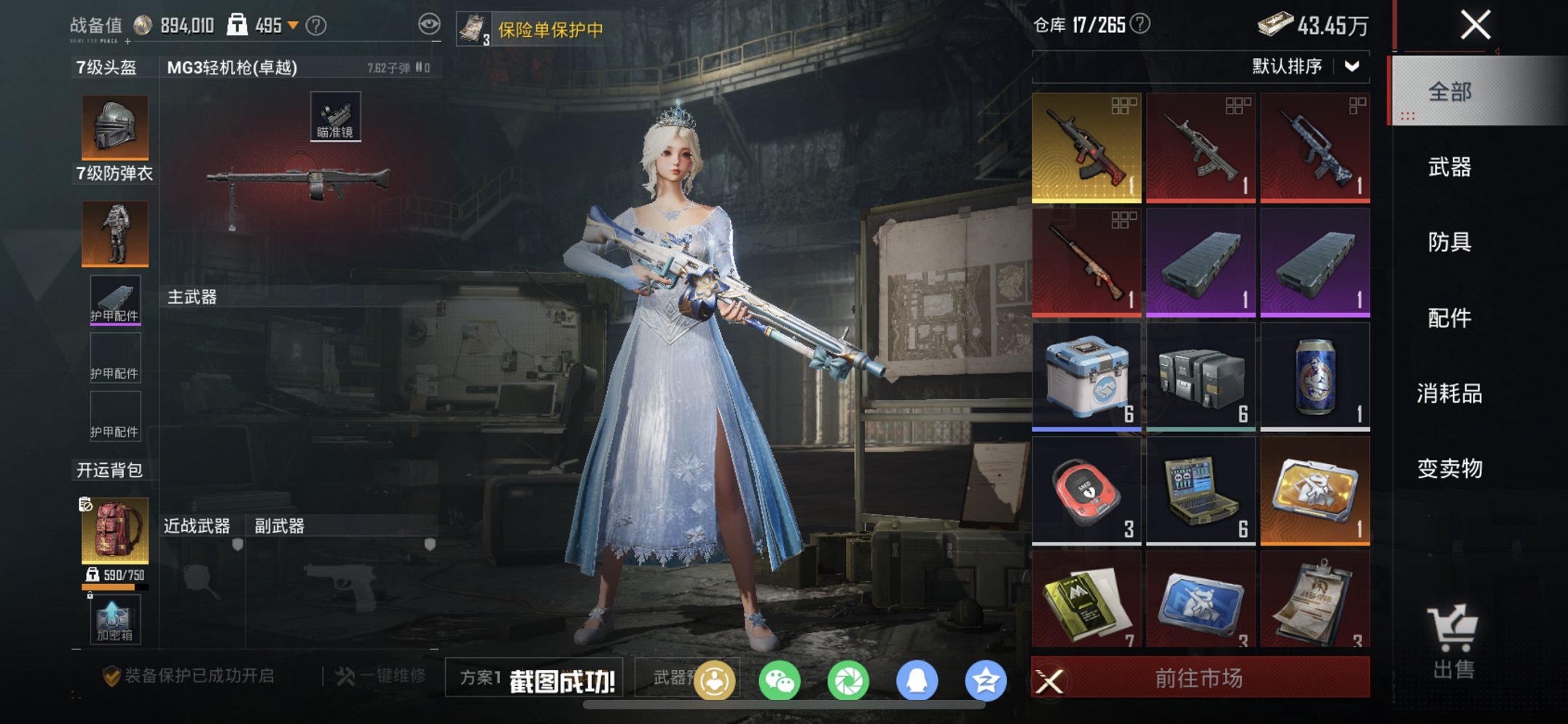The width and height of the screenshot is (1568, 724).
Task: Open the 瞄准镜 scope attachment slot
Action: click(336, 115)
